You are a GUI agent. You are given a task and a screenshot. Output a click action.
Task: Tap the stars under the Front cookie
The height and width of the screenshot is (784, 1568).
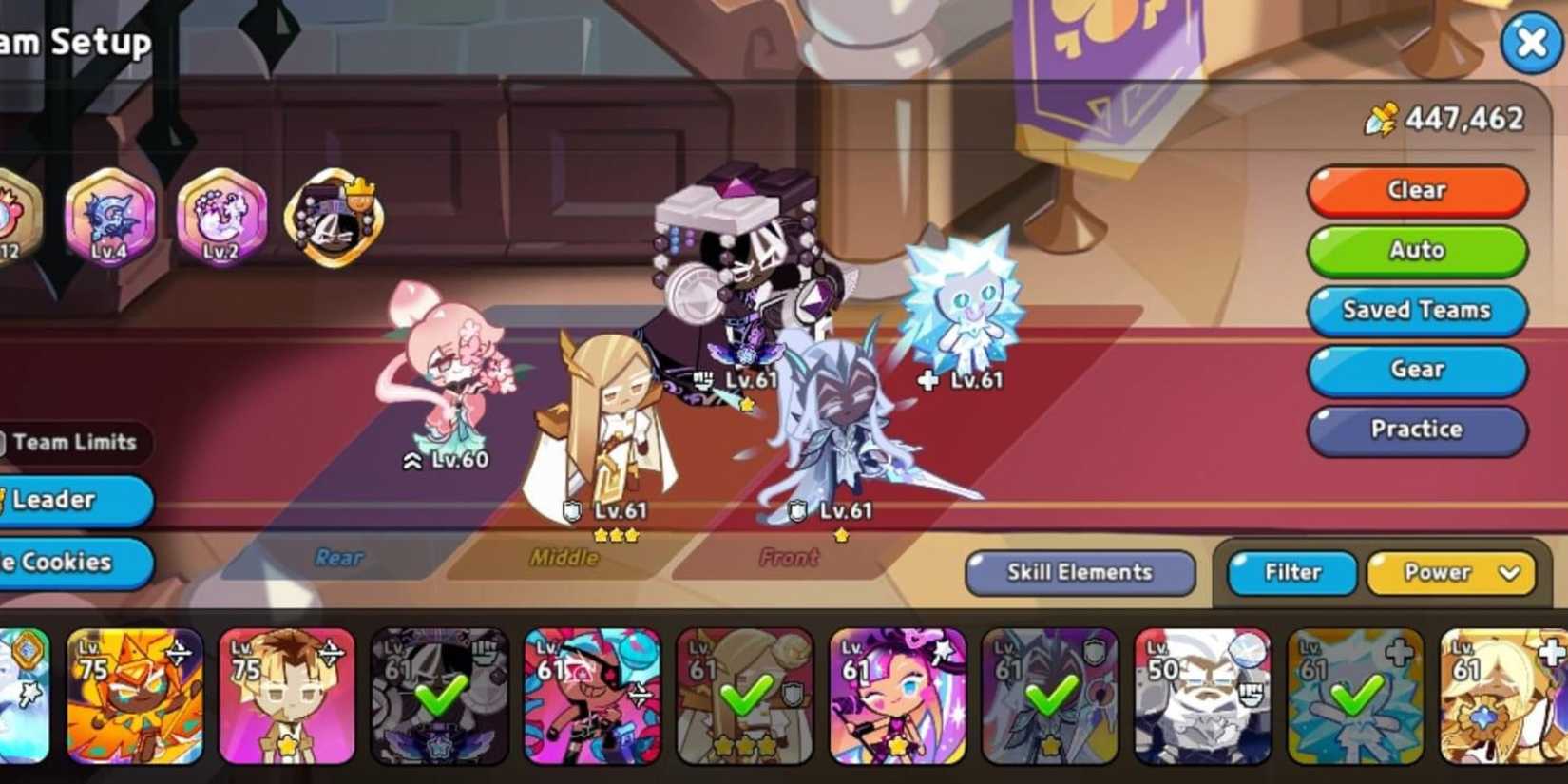click(x=840, y=535)
